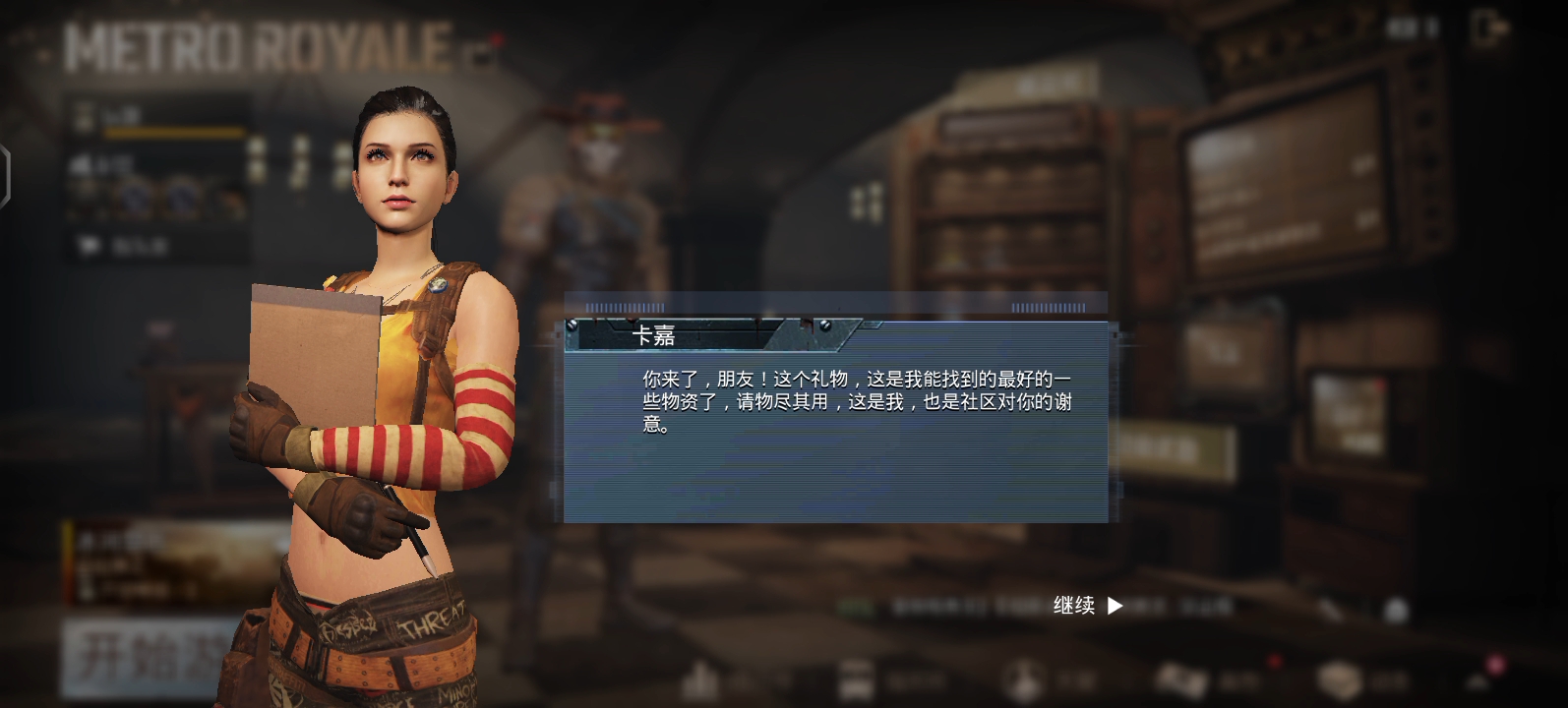Click the arrow next to the 继续 label

[x=1115, y=607]
